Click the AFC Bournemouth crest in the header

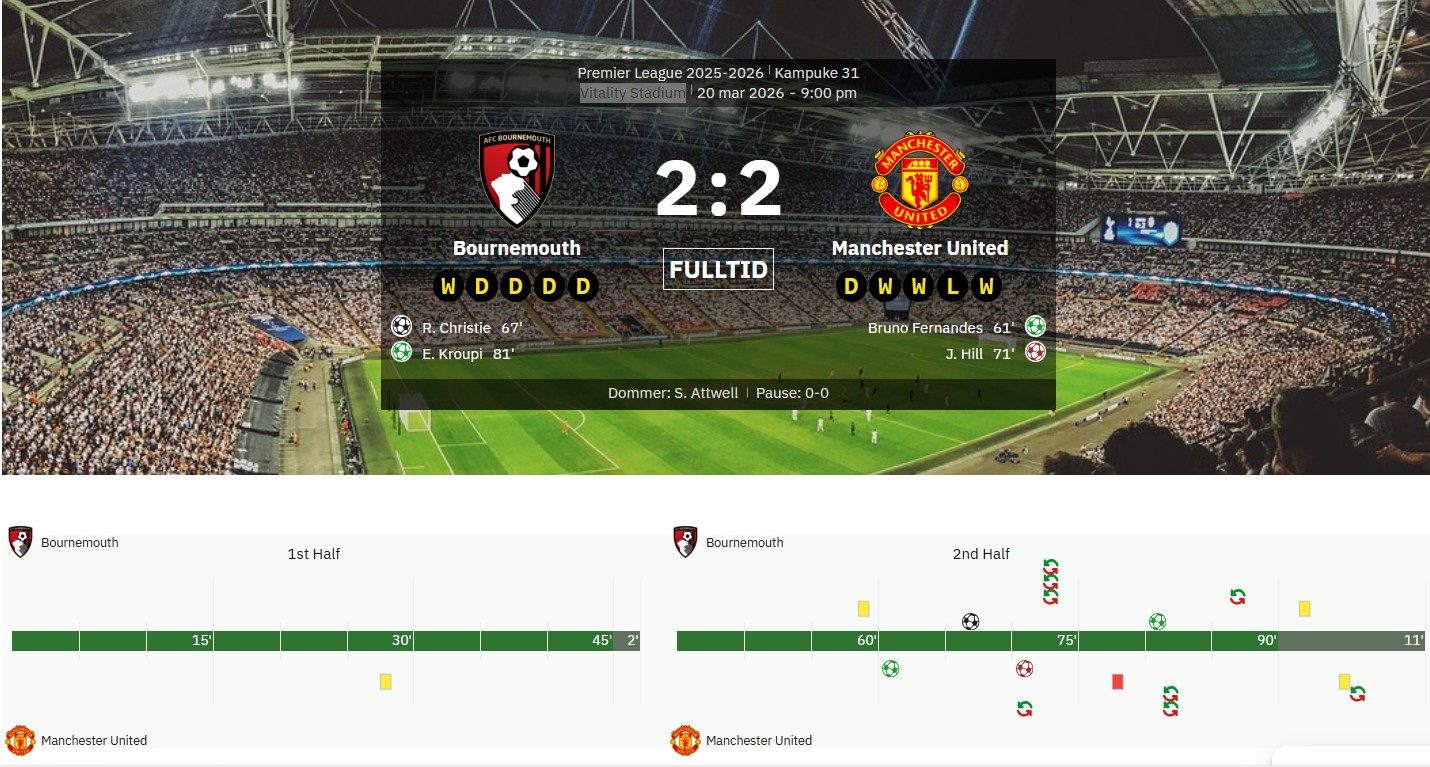click(516, 180)
